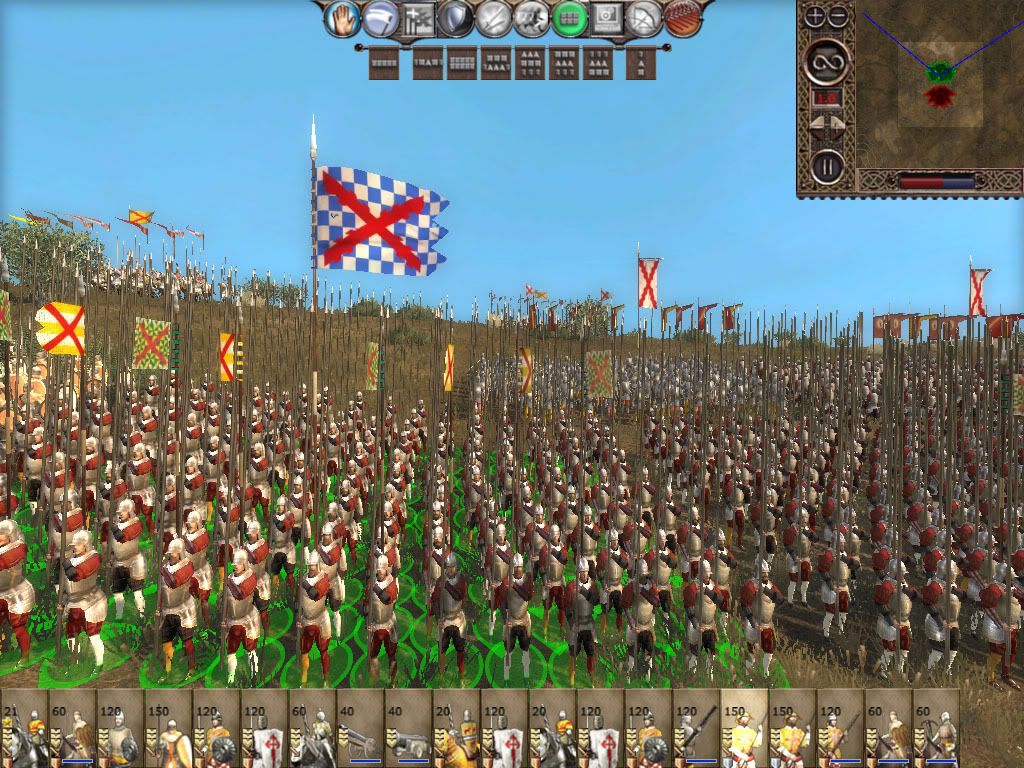Toggle the green formation button
Viewport: 1024px width, 768px height.
click(569, 18)
